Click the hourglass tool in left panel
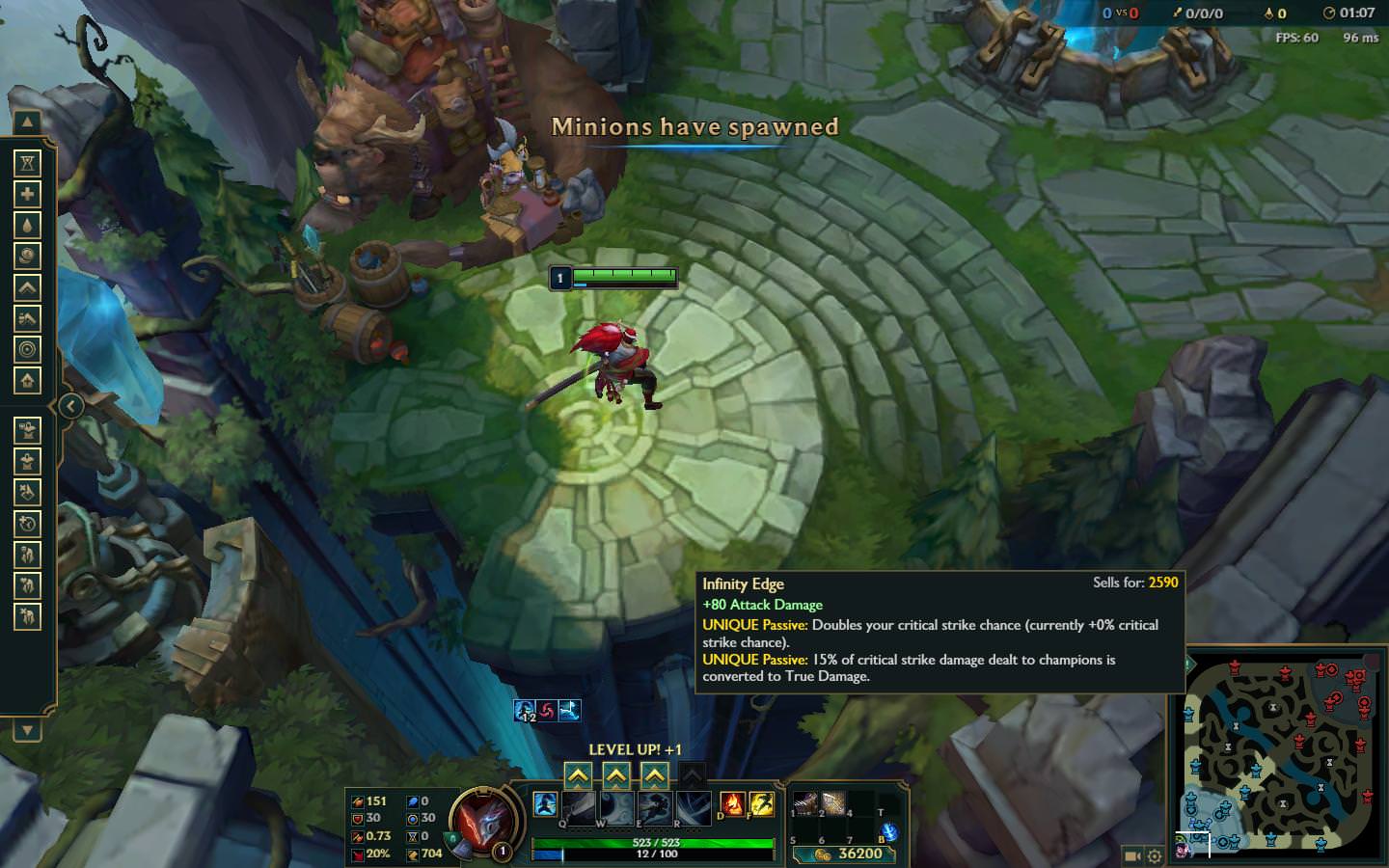 tap(27, 163)
